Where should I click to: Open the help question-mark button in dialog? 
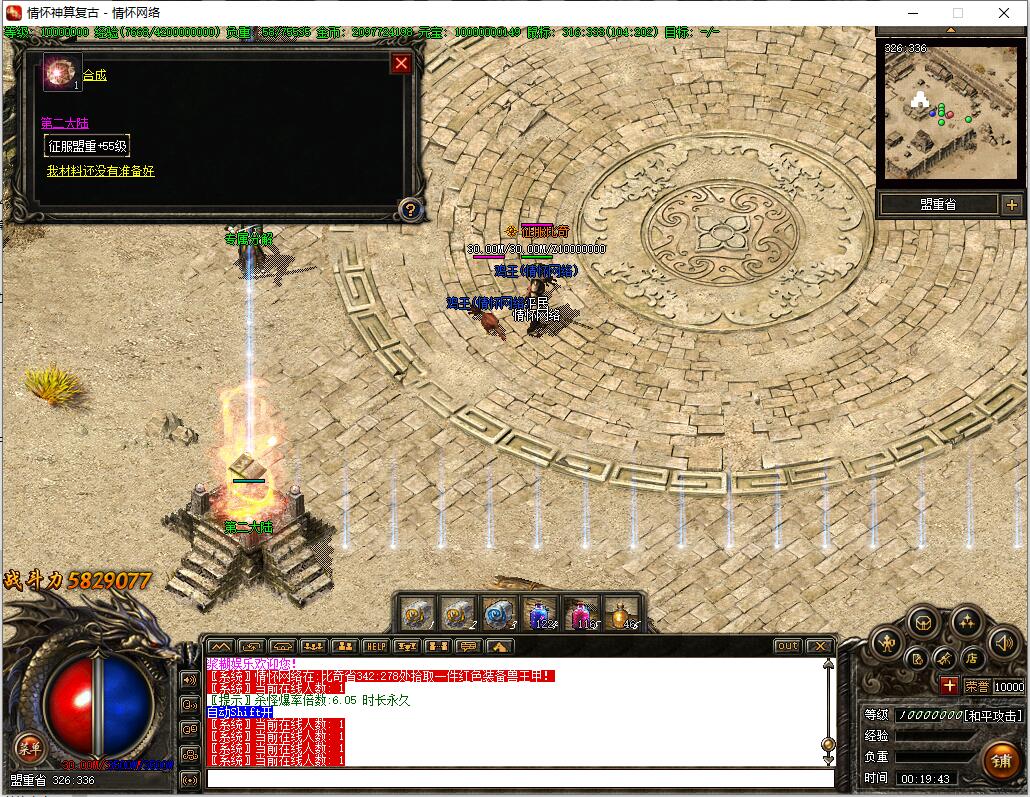[409, 209]
